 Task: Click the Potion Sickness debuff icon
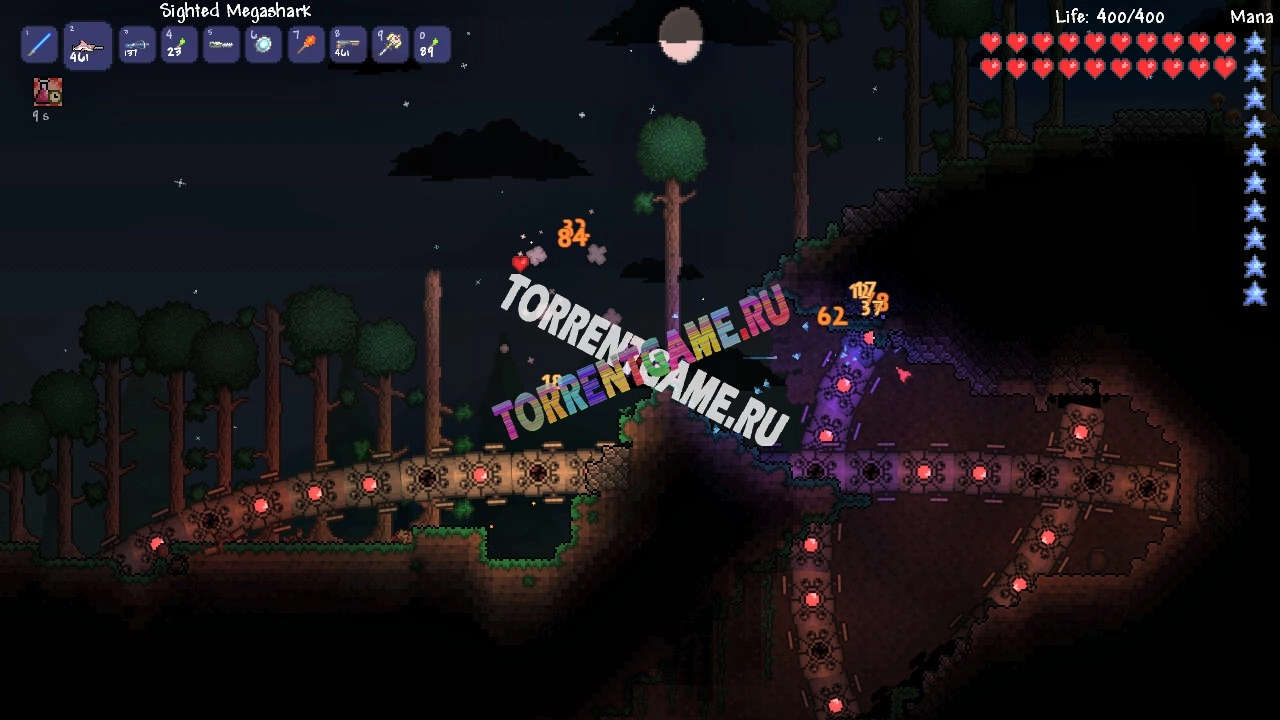[48, 92]
